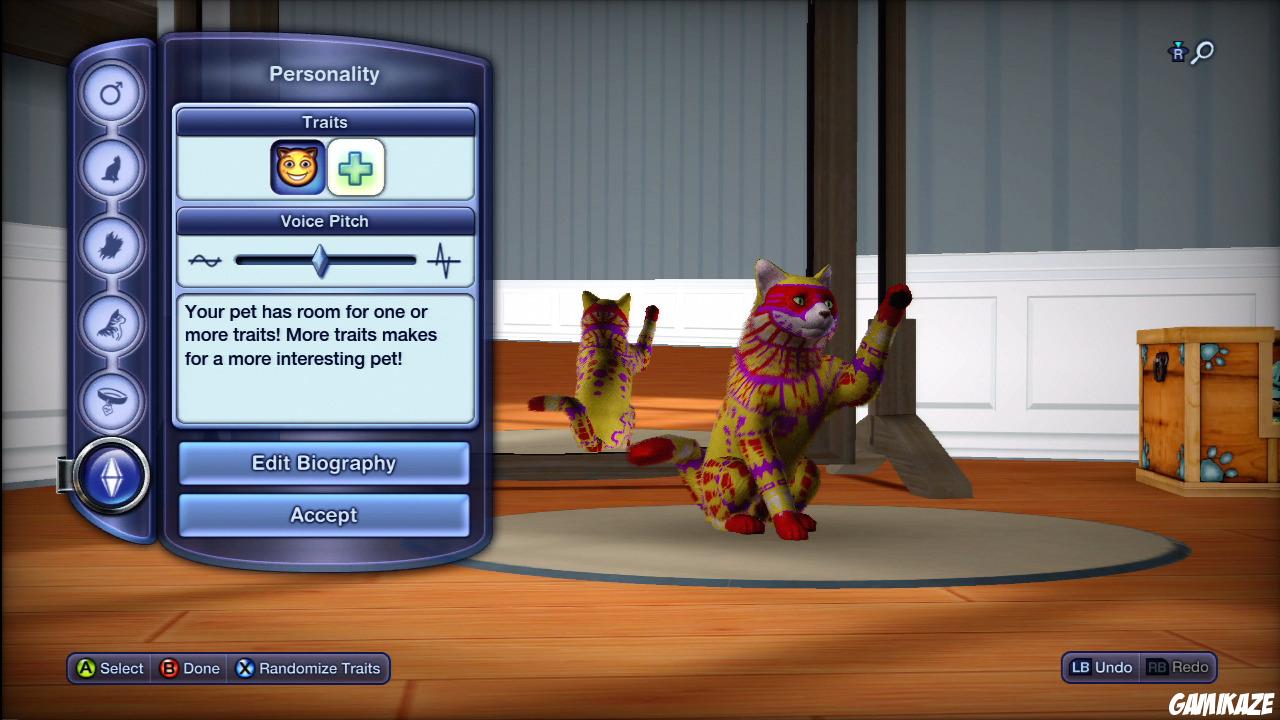Image resolution: width=1280 pixels, height=720 pixels.
Task: Select the high pitch wave icon
Action: click(x=443, y=259)
